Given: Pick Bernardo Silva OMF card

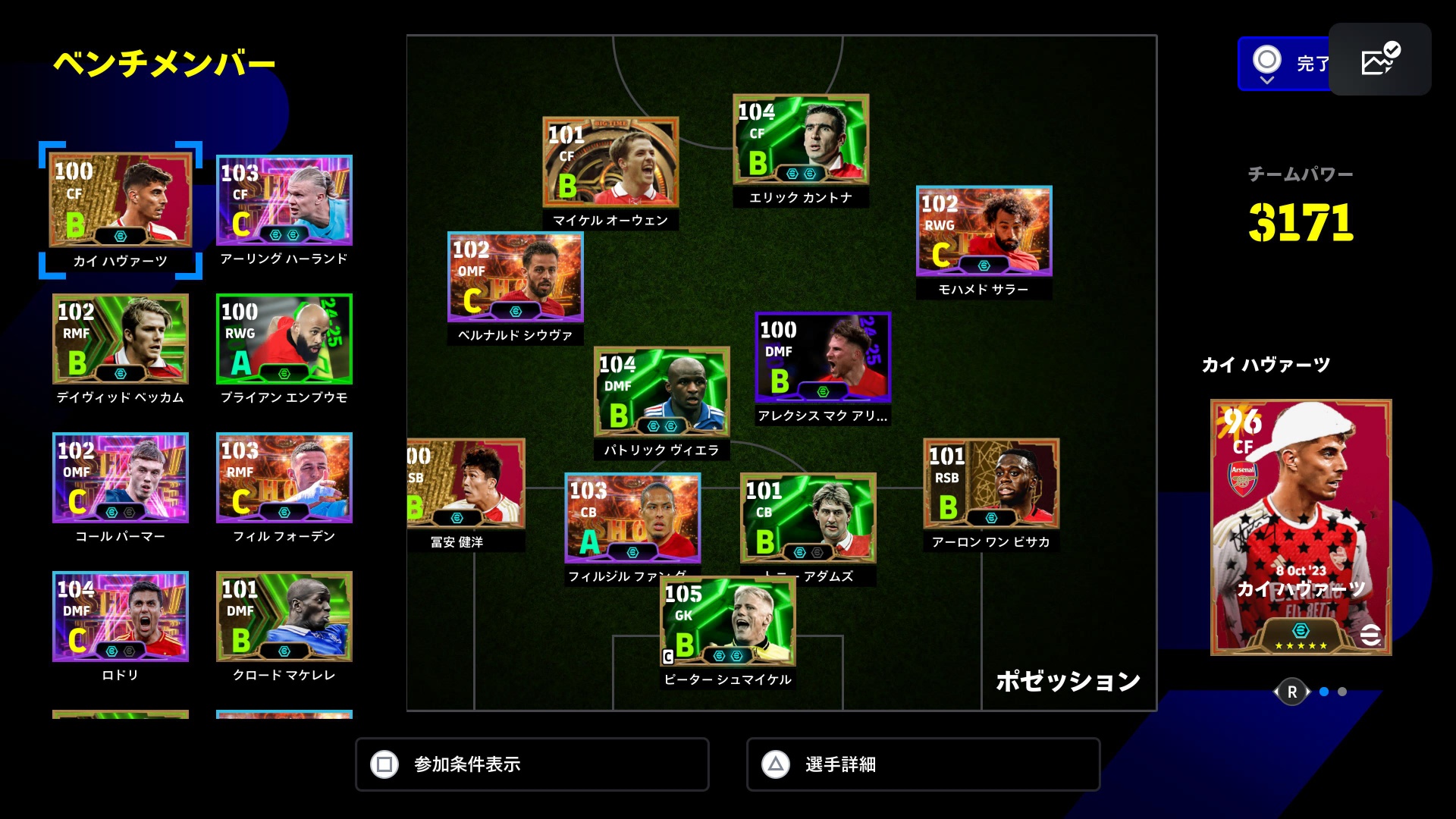Looking at the screenshot, I should (x=516, y=278).
